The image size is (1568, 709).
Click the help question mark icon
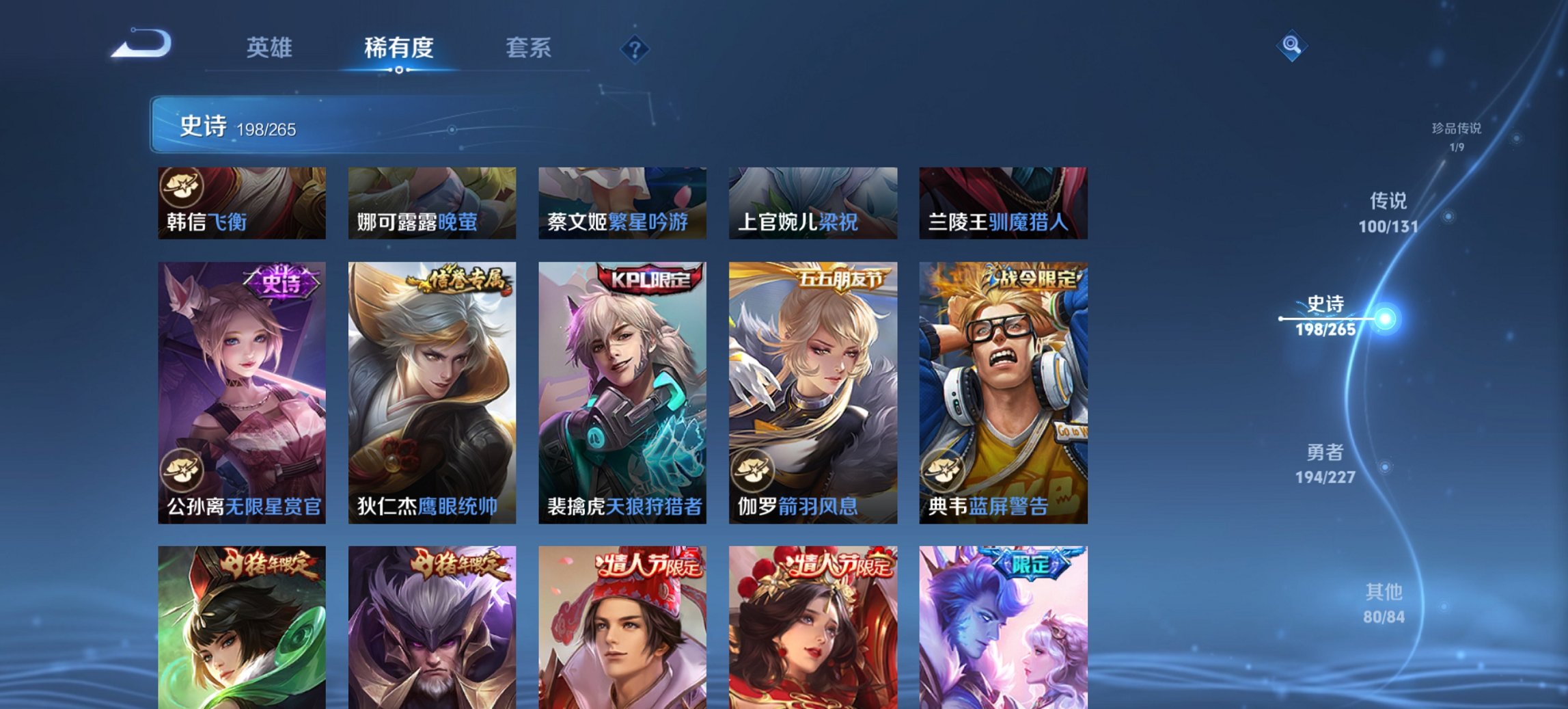click(x=633, y=49)
